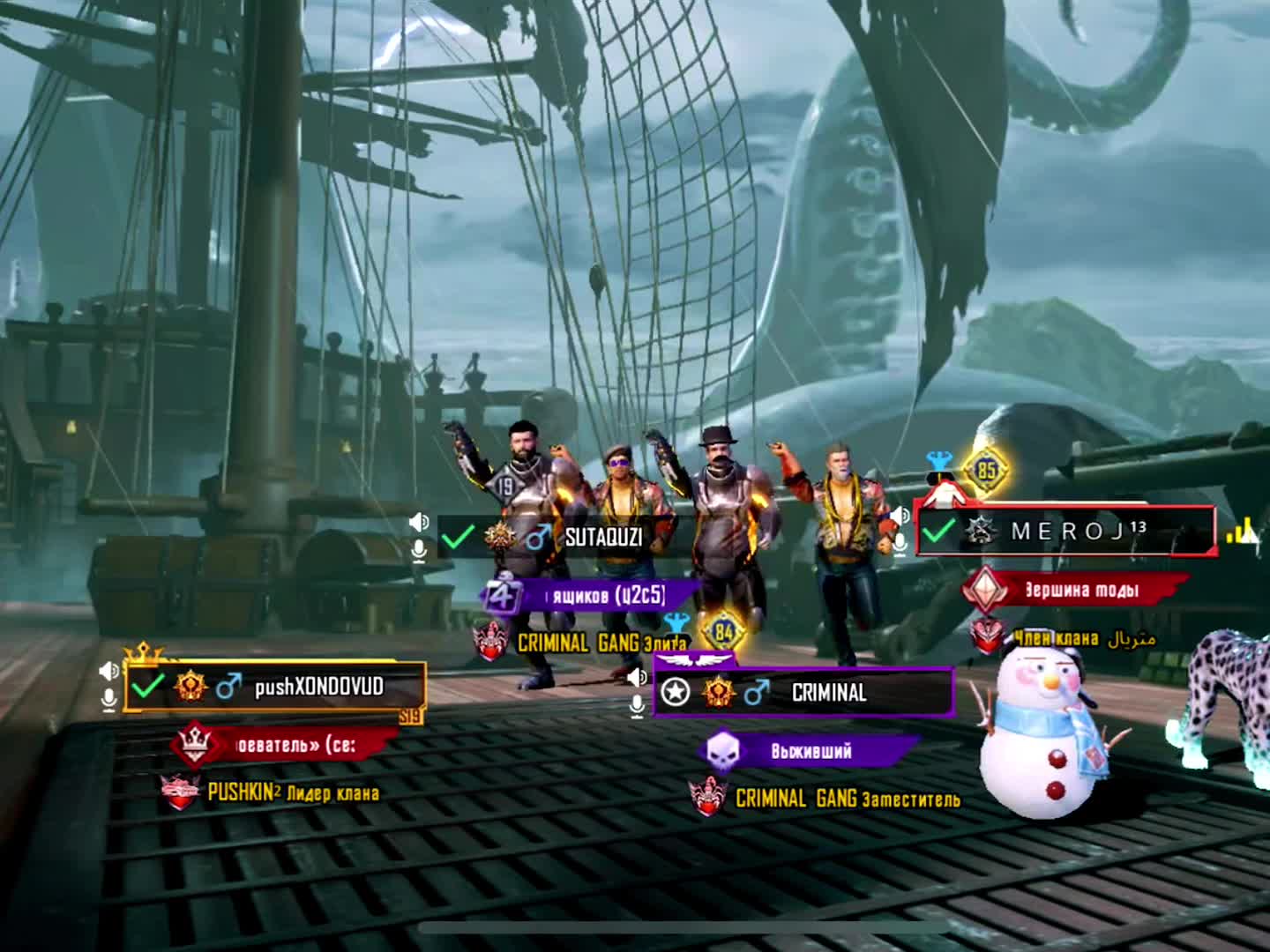Select the purple CRIMINAL name plate
Viewport: 1270px width, 952px height.
tap(803, 692)
